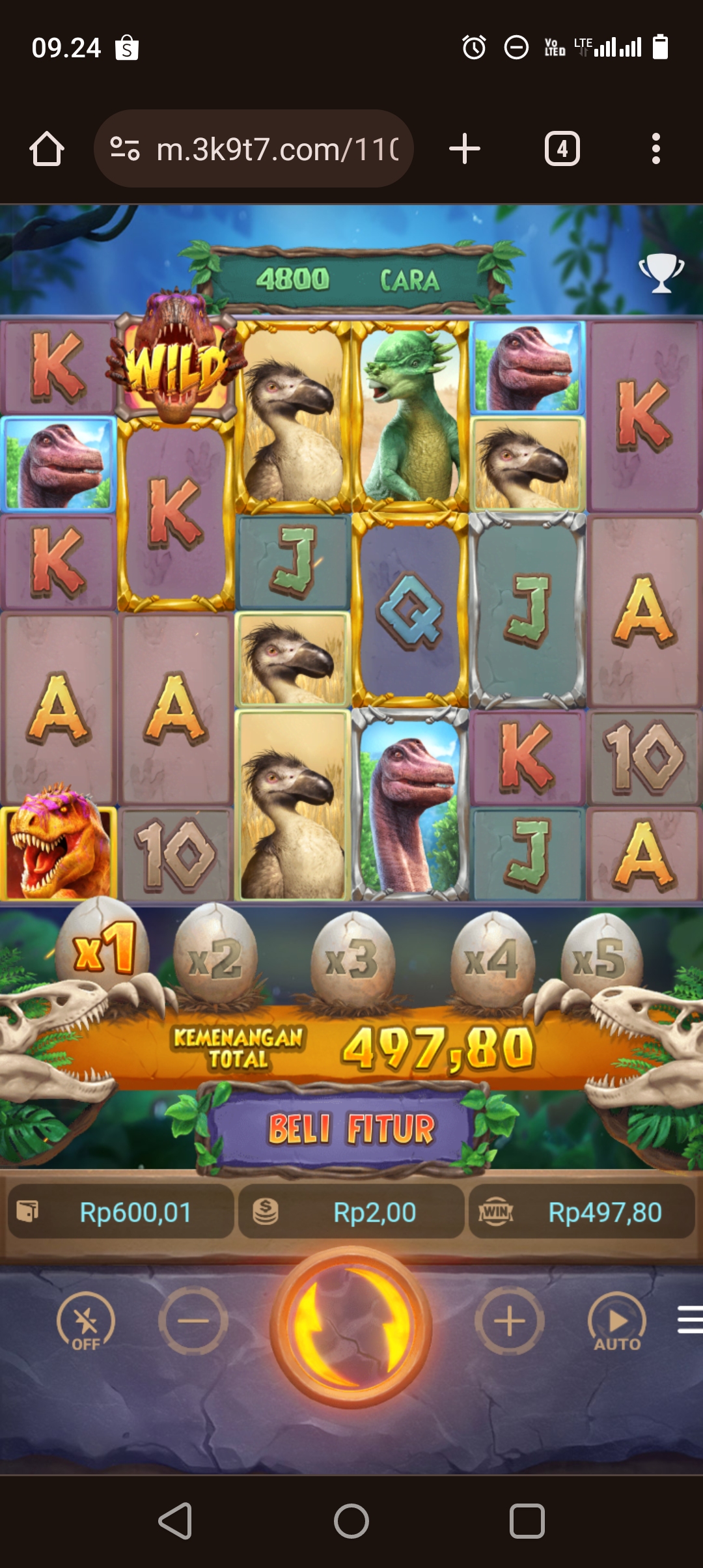This screenshot has width=703, height=1568.
Task: Increase the bet with the plus button
Action: pos(509,1321)
